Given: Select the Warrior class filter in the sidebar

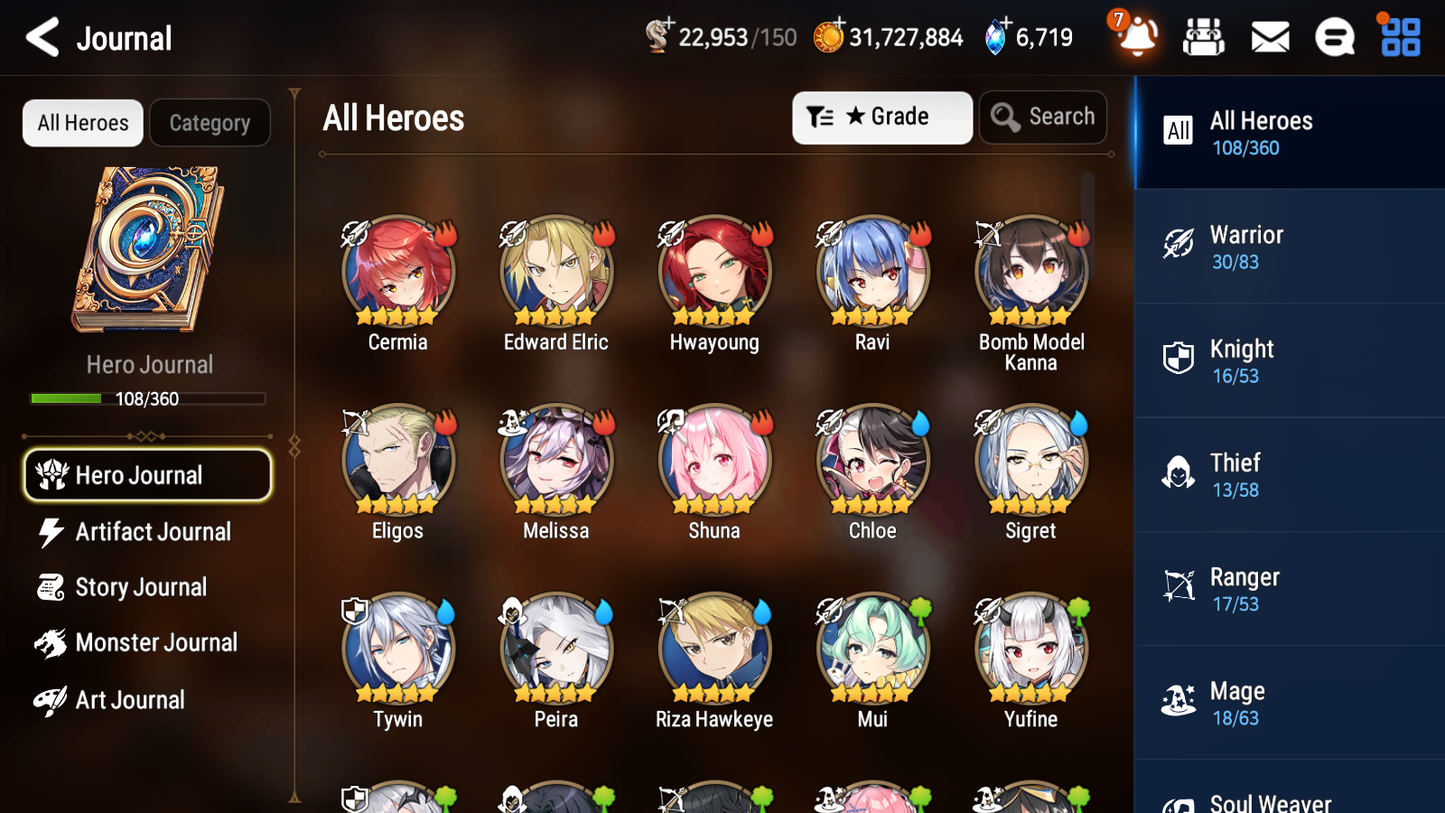Looking at the screenshot, I should pyautogui.click(x=1288, y=246).
